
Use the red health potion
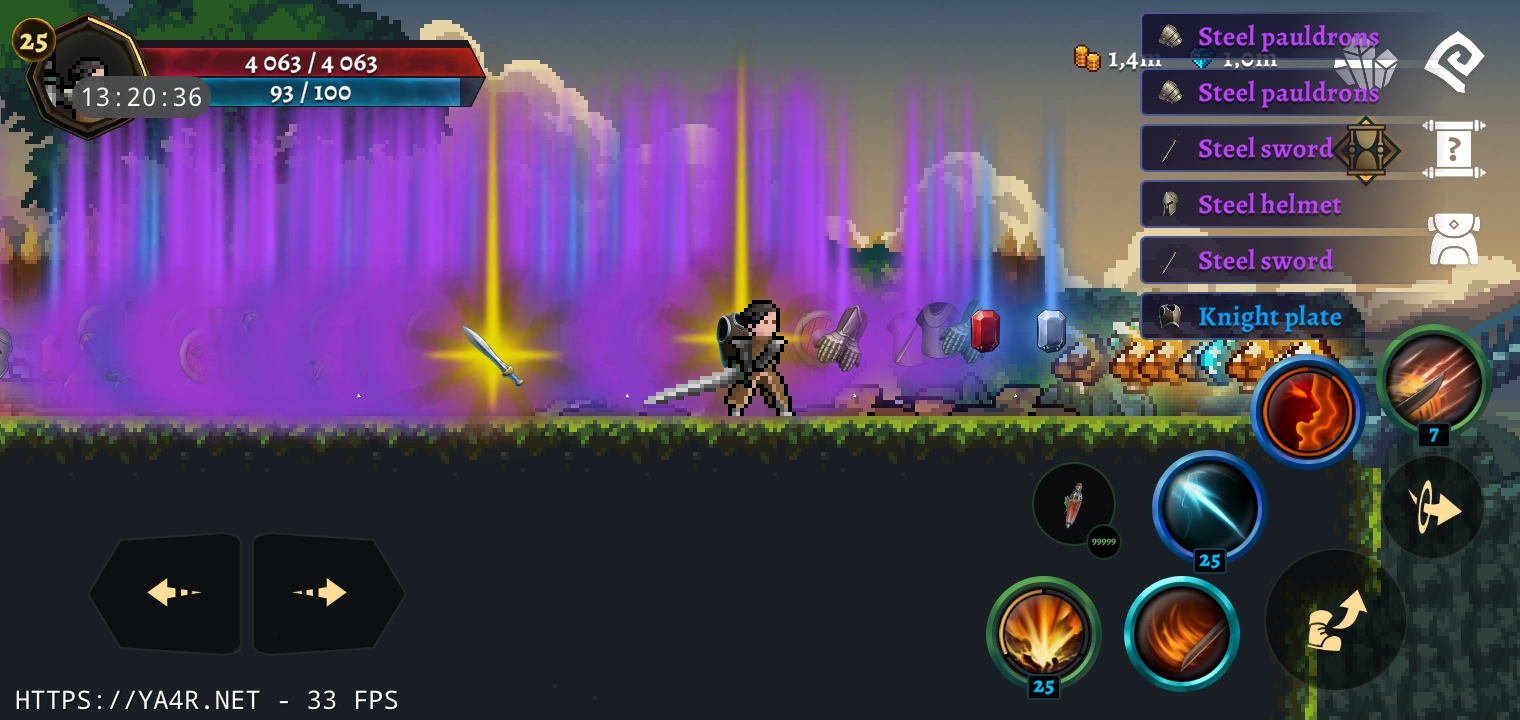[1074, 504]
